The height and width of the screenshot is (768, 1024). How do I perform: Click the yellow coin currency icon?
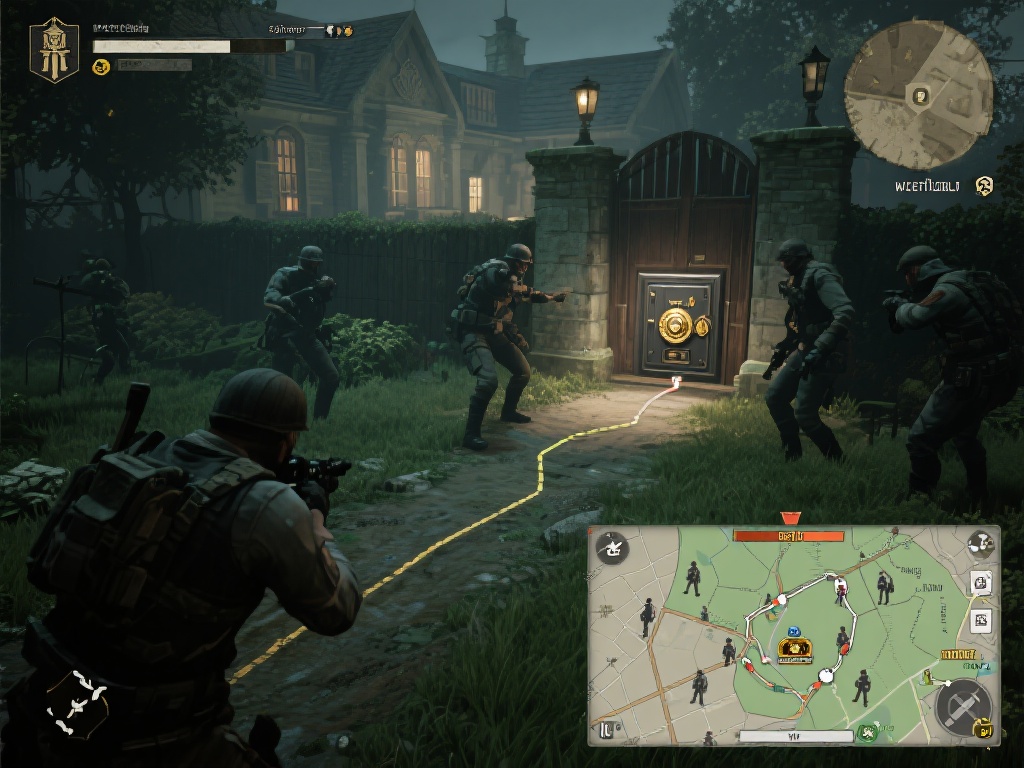coord(100,66)
